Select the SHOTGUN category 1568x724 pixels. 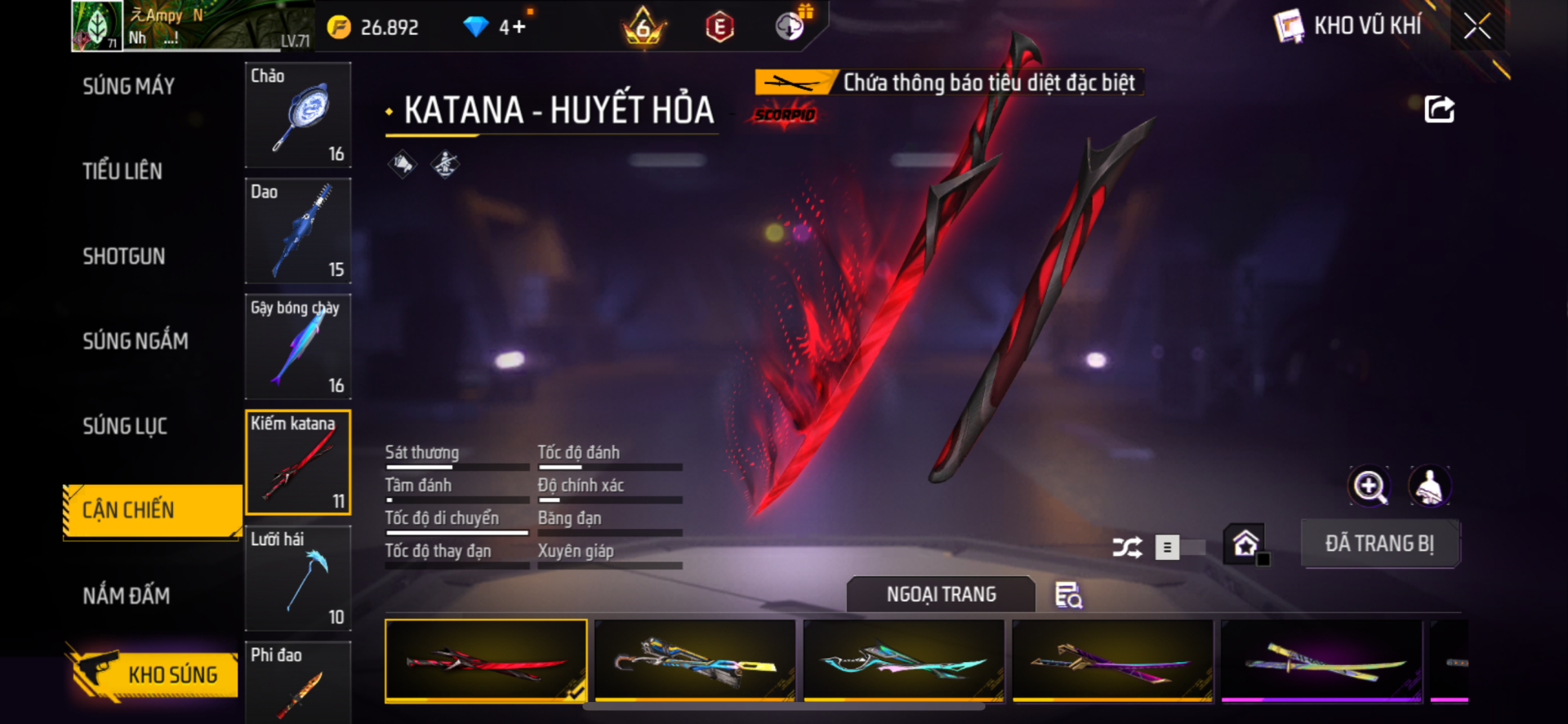[123, 256]
